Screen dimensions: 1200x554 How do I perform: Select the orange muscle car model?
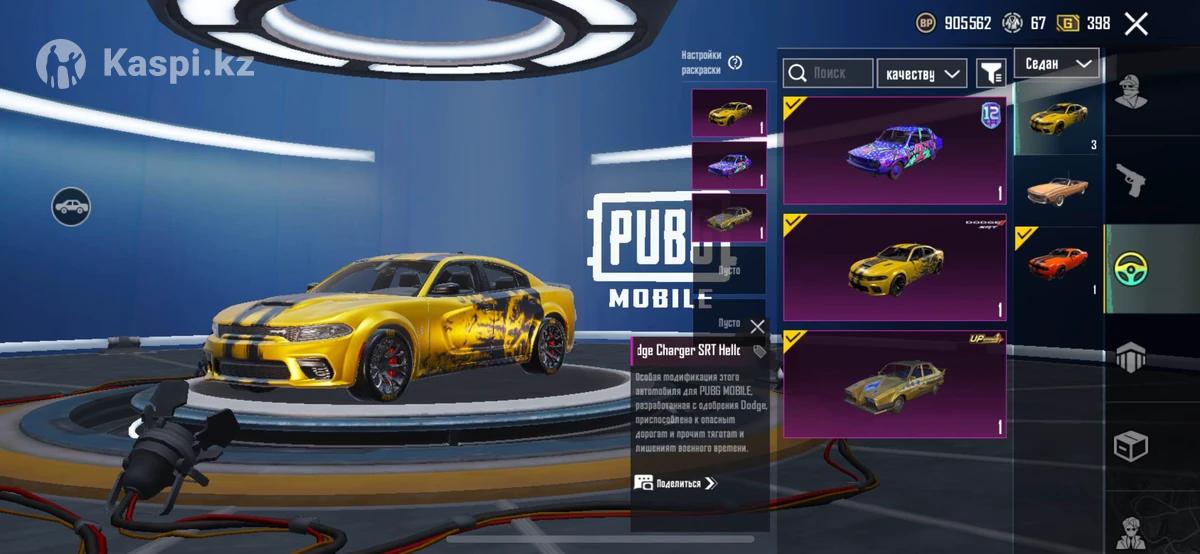(1058, 262)
